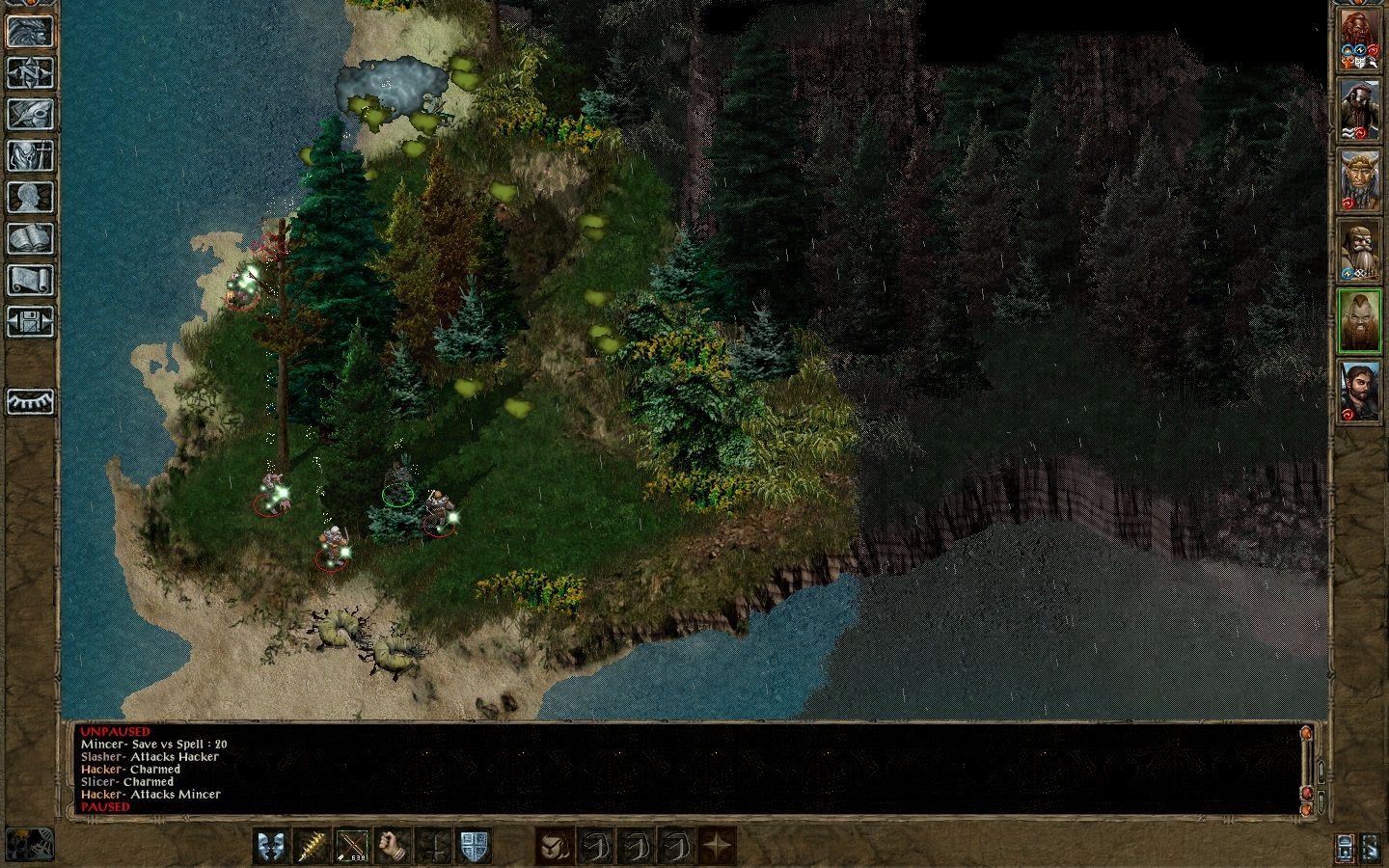Select the dark-haired human portrait

pos(1360,390)
